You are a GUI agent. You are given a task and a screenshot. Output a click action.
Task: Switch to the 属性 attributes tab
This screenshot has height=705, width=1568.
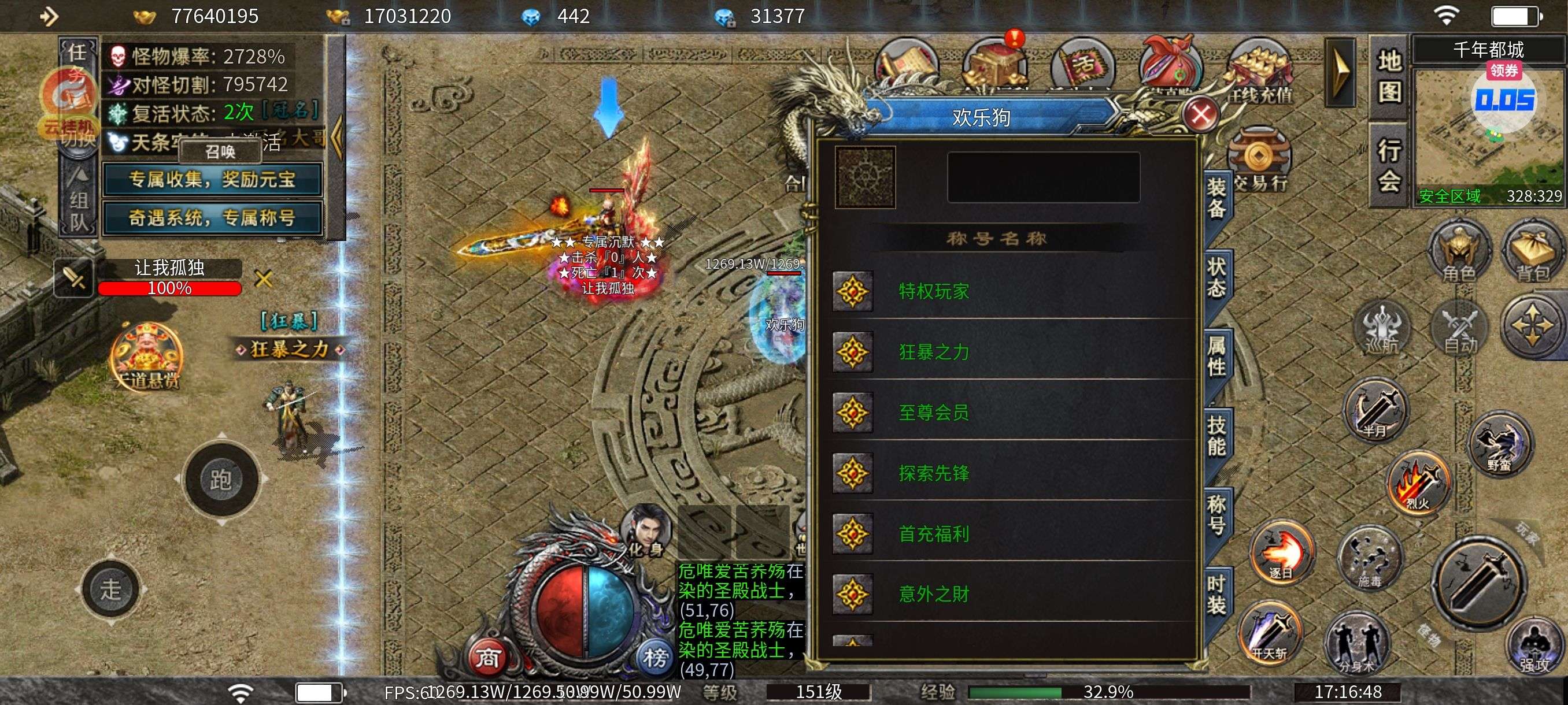[x=1217, y=357]
